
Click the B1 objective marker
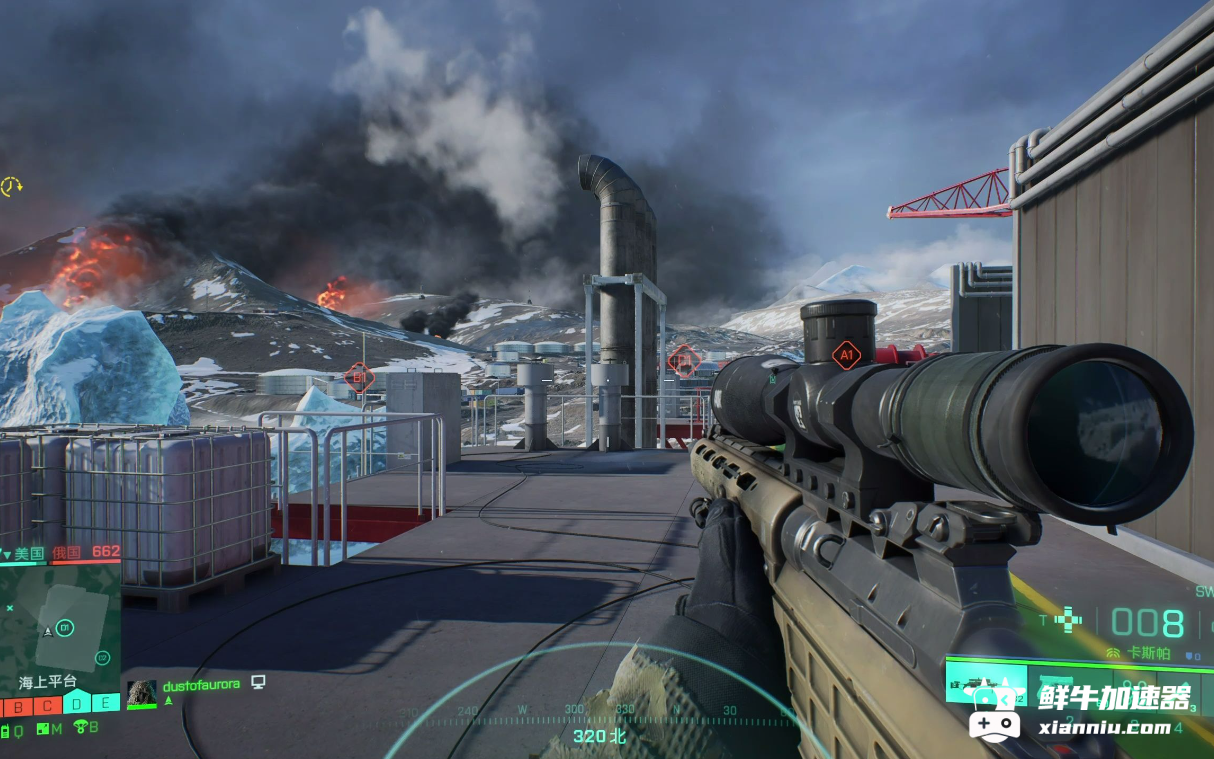tap(358, 377)
